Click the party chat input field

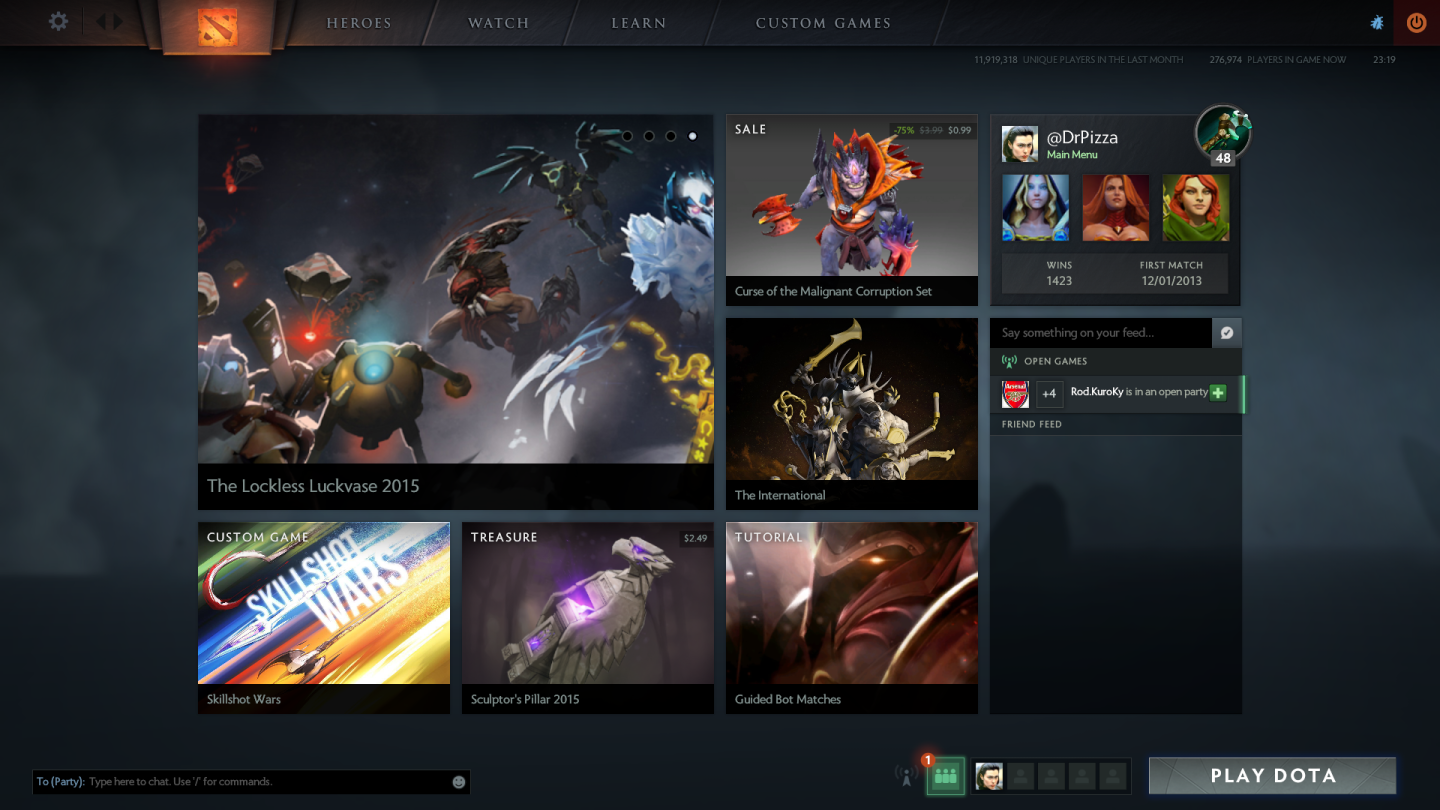click(x=250, y=781)
